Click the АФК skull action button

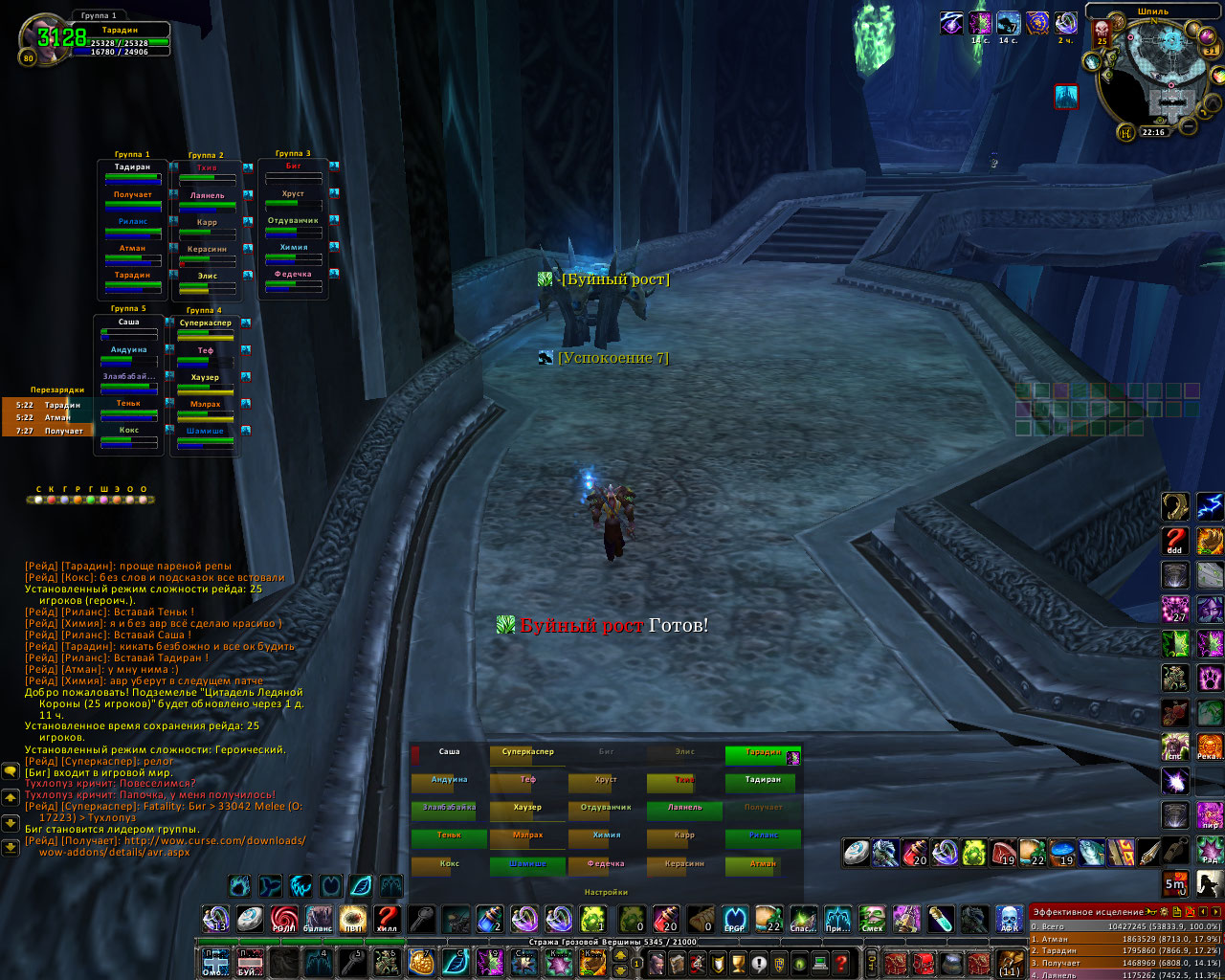click(1009, 919)
